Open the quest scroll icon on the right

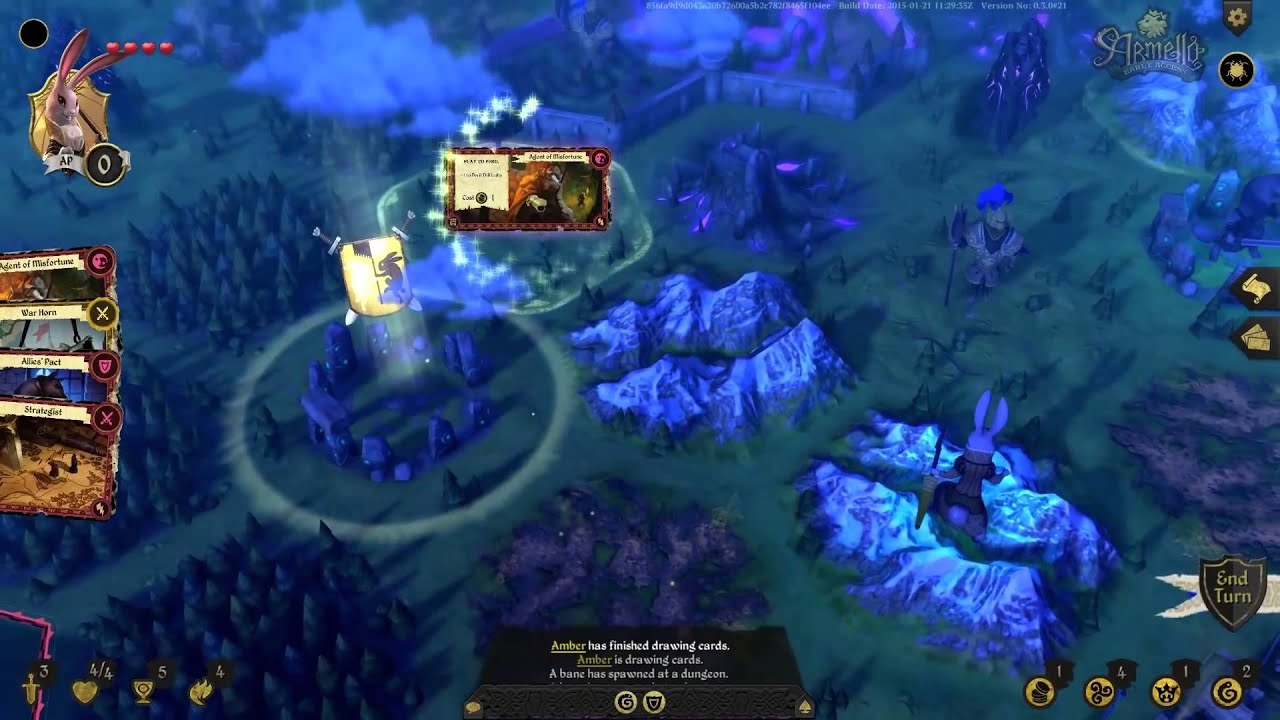pyautogui.click(x=1256, y=290)
